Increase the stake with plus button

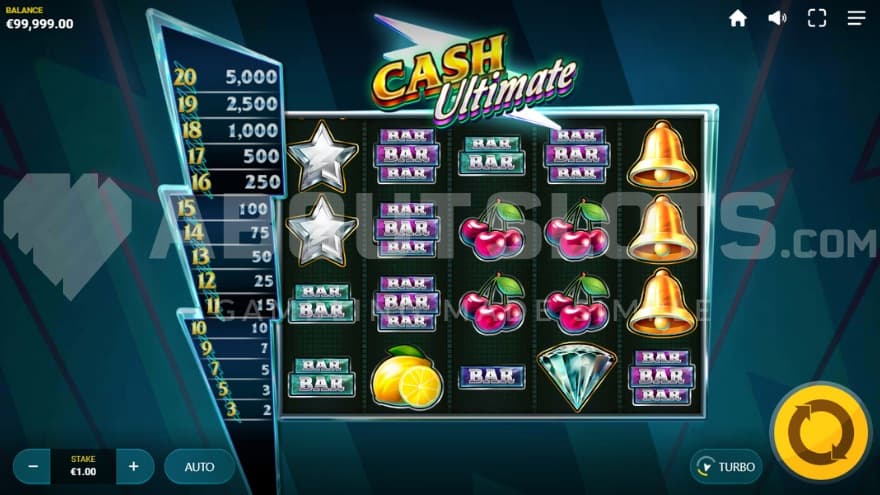pos(134,466)
